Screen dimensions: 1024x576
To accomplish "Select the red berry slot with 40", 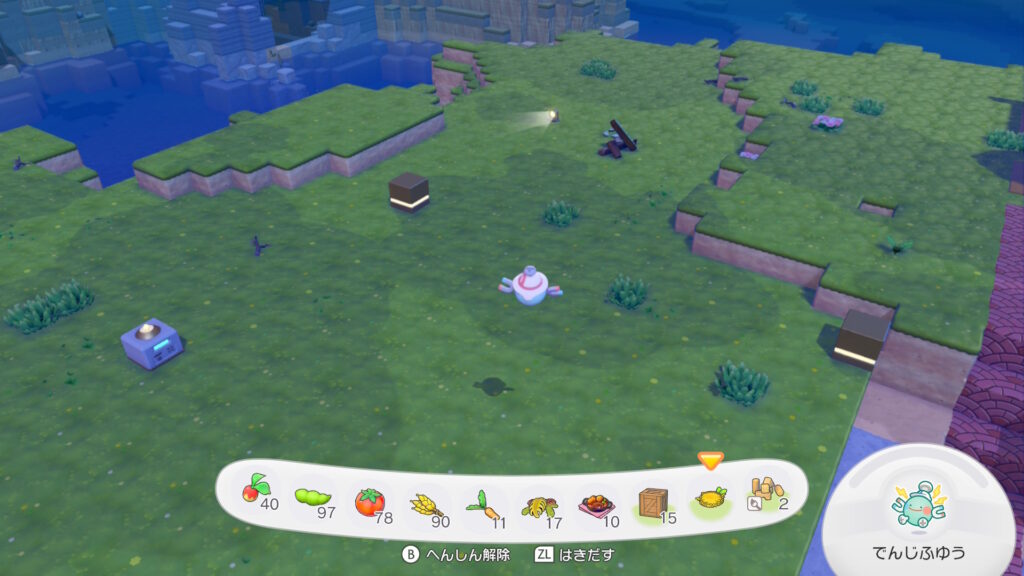I will pyautogui.click(x=257, y=492).
